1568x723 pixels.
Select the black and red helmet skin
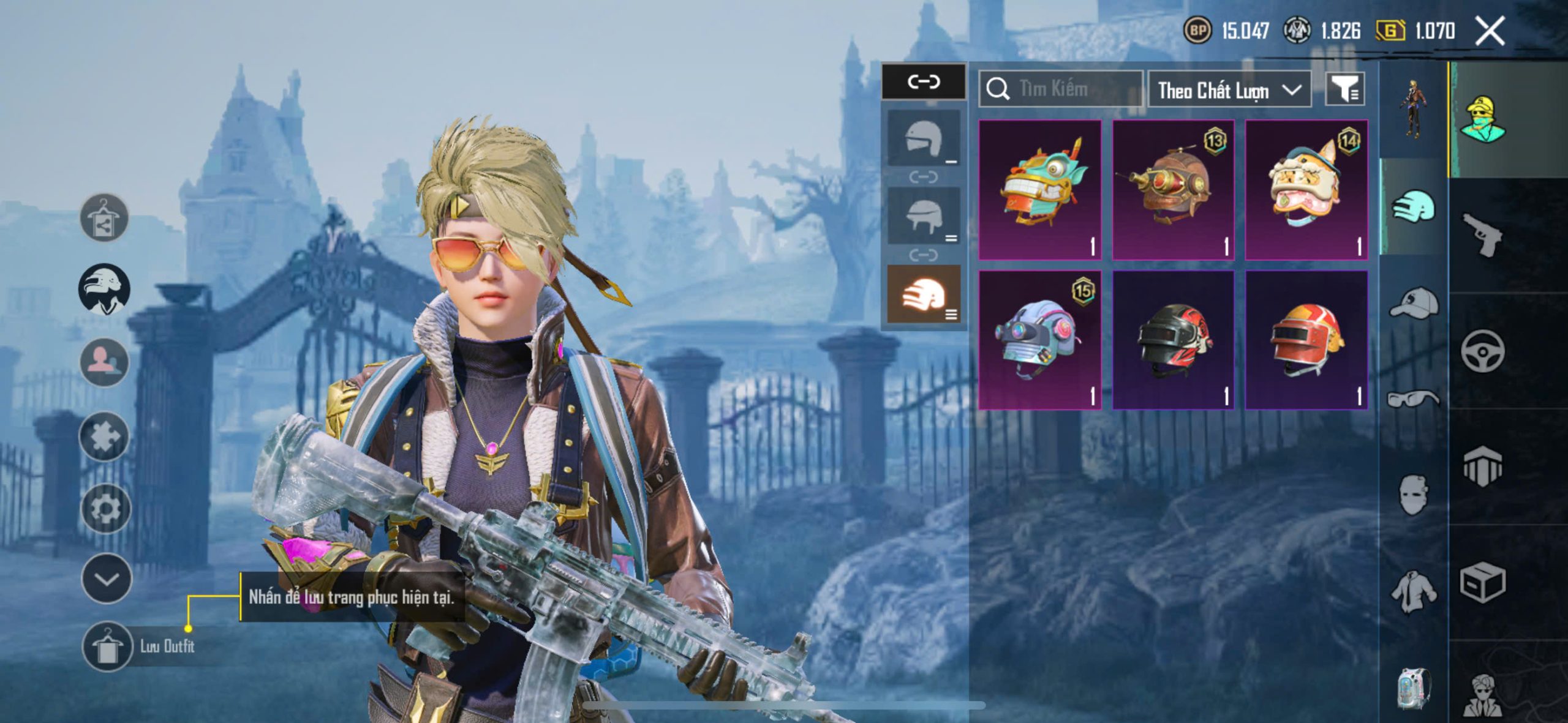coord(1173,340)
